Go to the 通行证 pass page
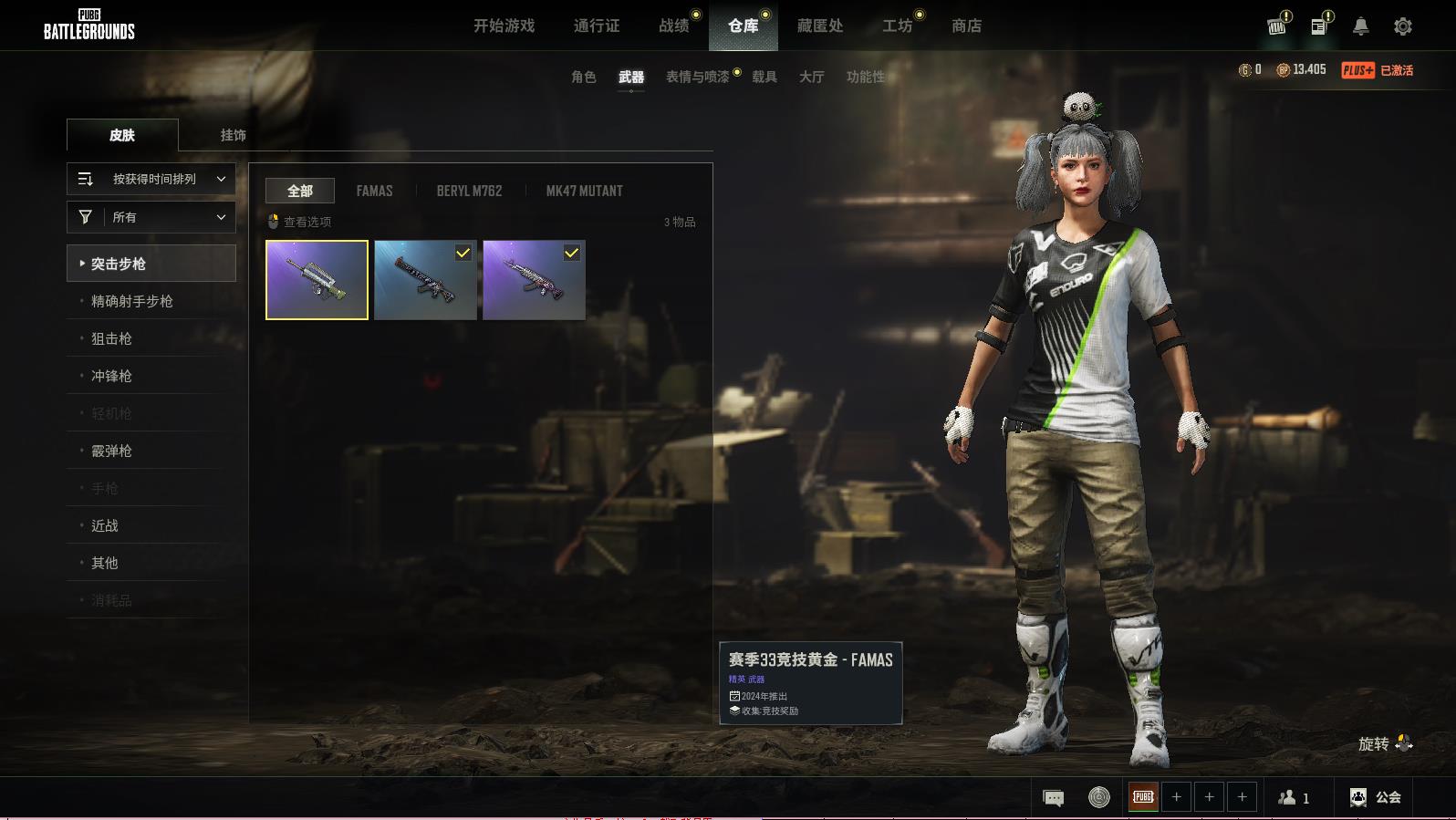The height and width of the screenshot is (820, 1456). click(x=597, y=26)
